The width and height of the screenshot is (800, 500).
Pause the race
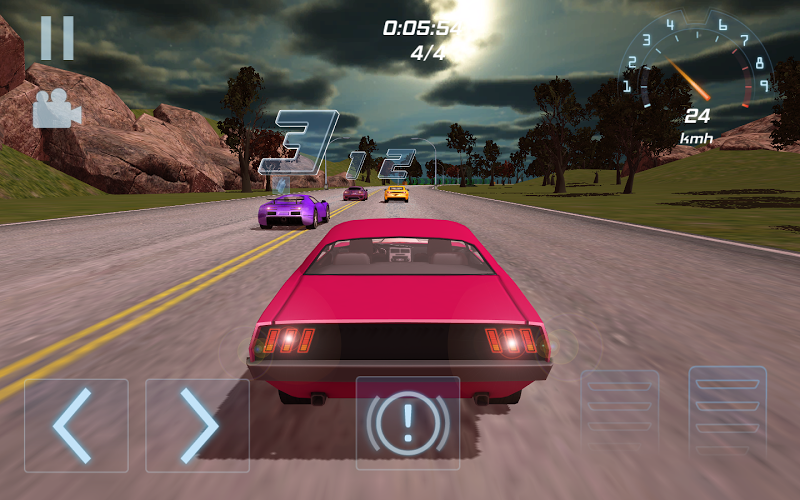[57, 38]
